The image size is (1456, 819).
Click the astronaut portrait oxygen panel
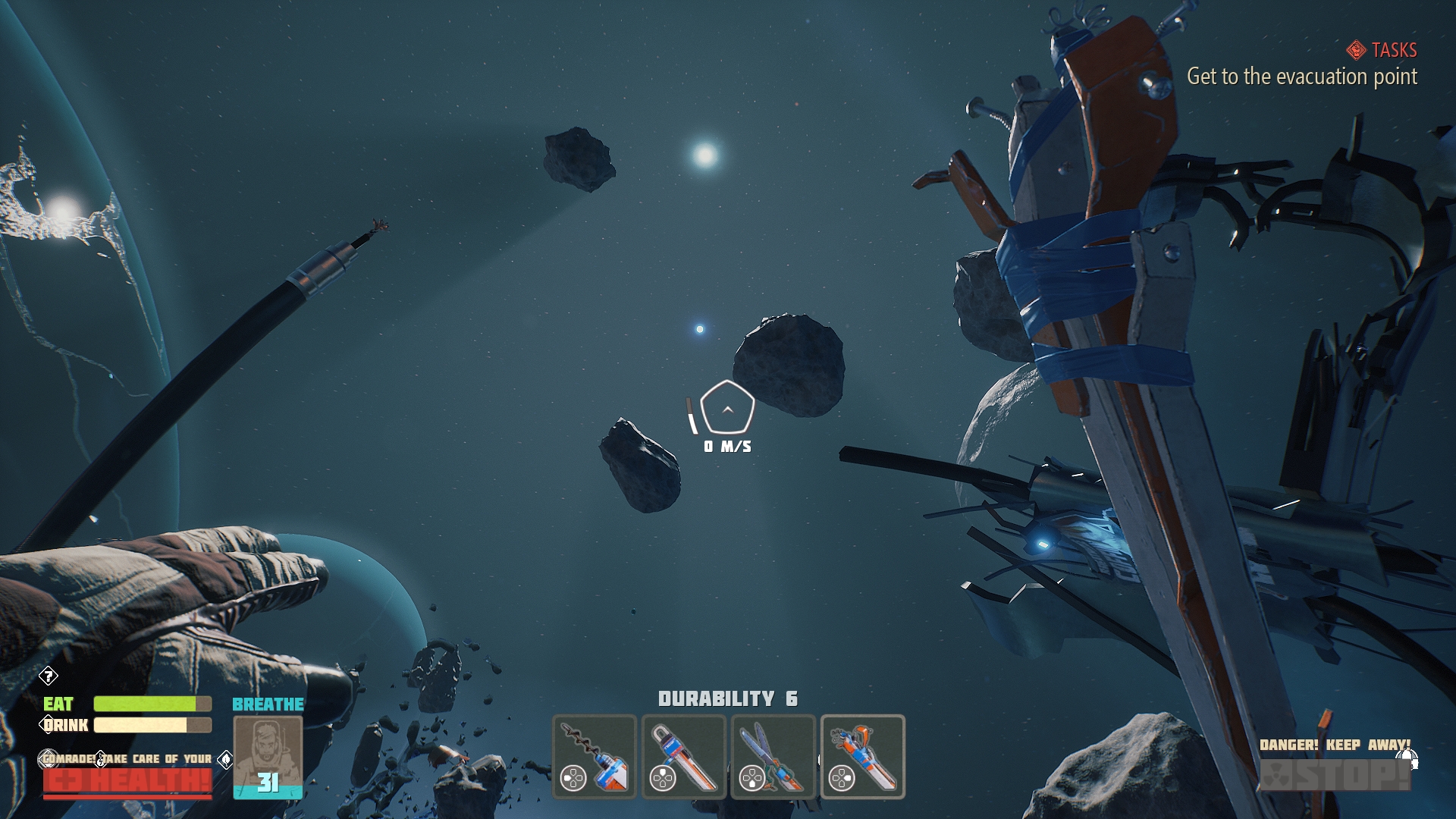pos(268,758)
